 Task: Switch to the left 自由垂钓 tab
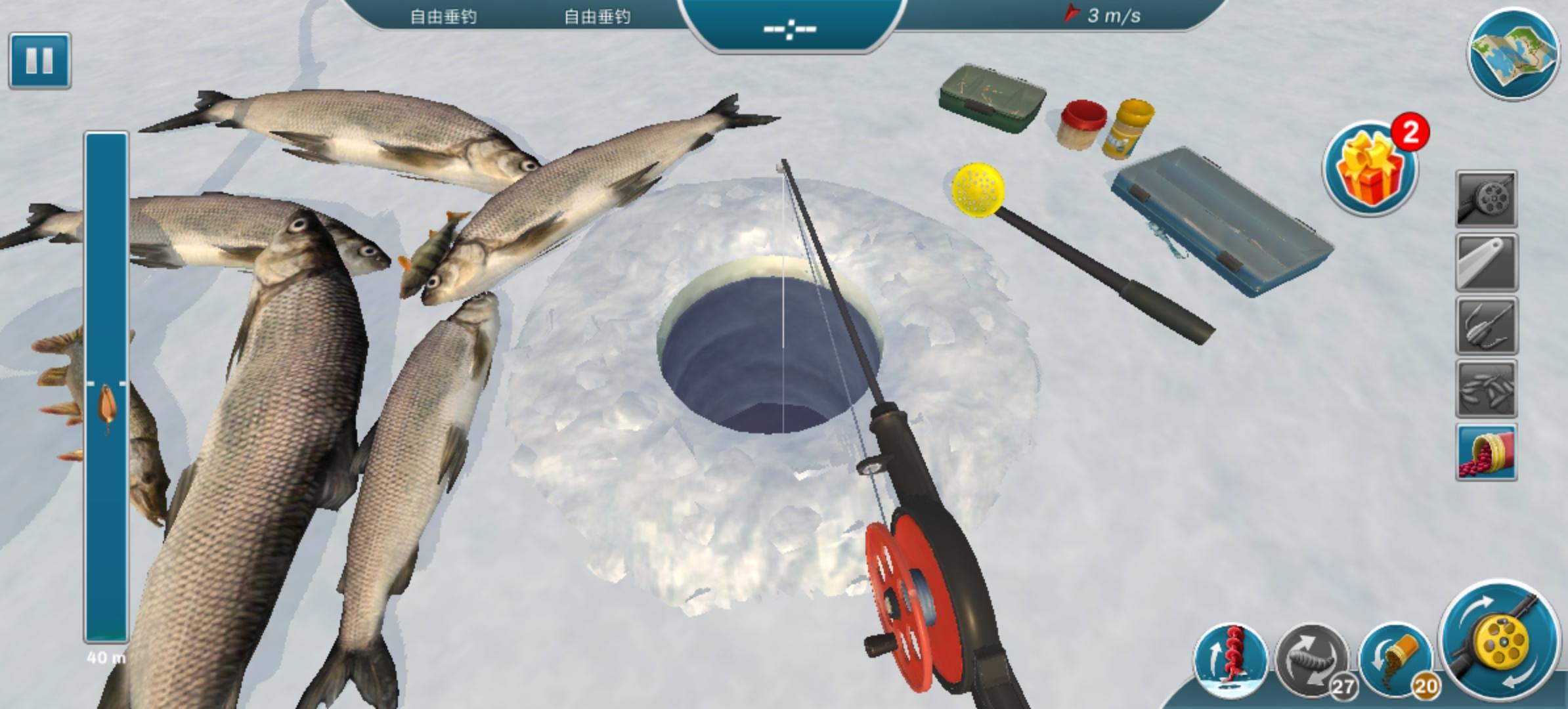pos(443,16)
